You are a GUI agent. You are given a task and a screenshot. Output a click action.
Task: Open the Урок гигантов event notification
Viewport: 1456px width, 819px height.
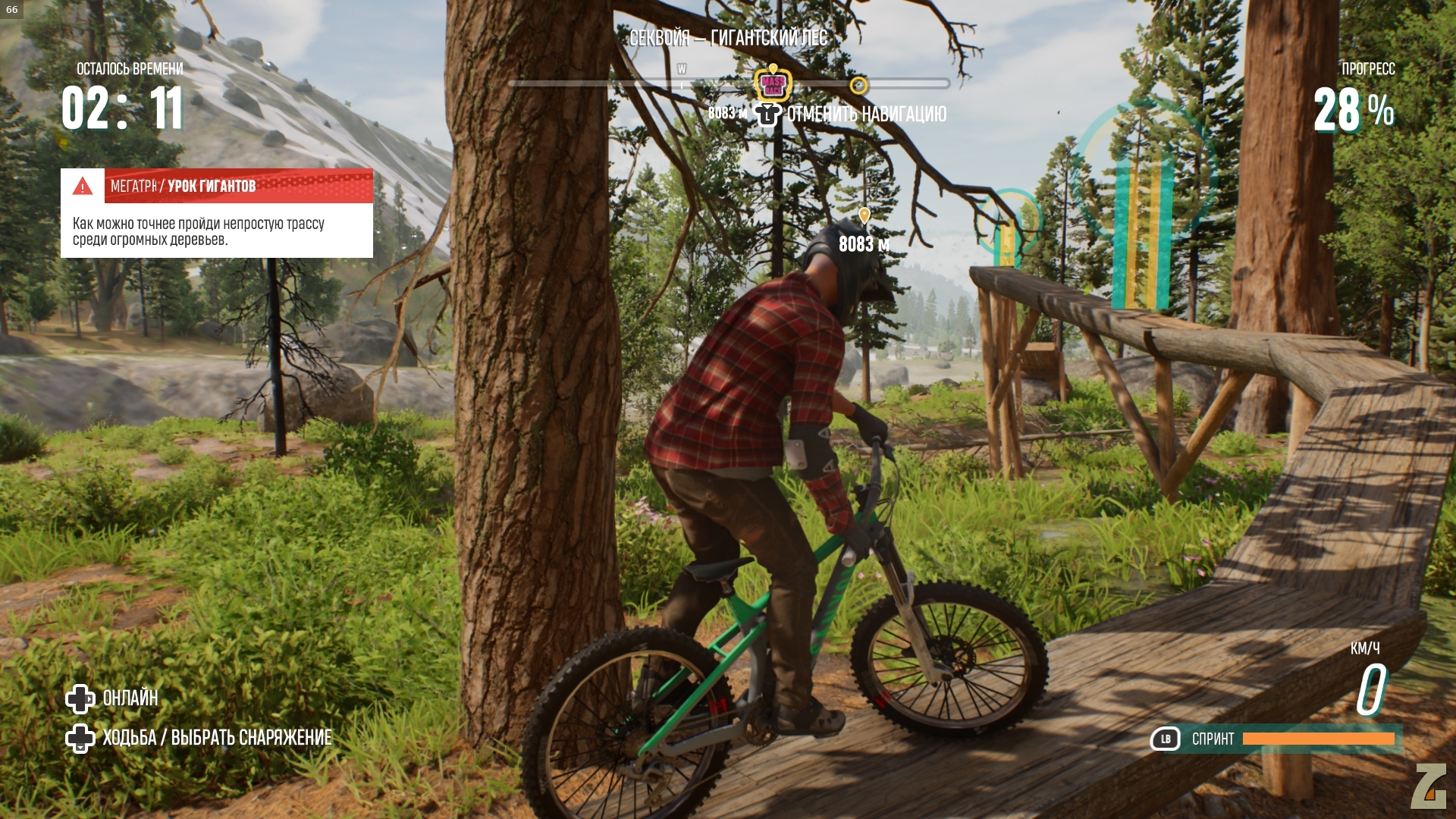pyautogui.click(x=217, y=213)
